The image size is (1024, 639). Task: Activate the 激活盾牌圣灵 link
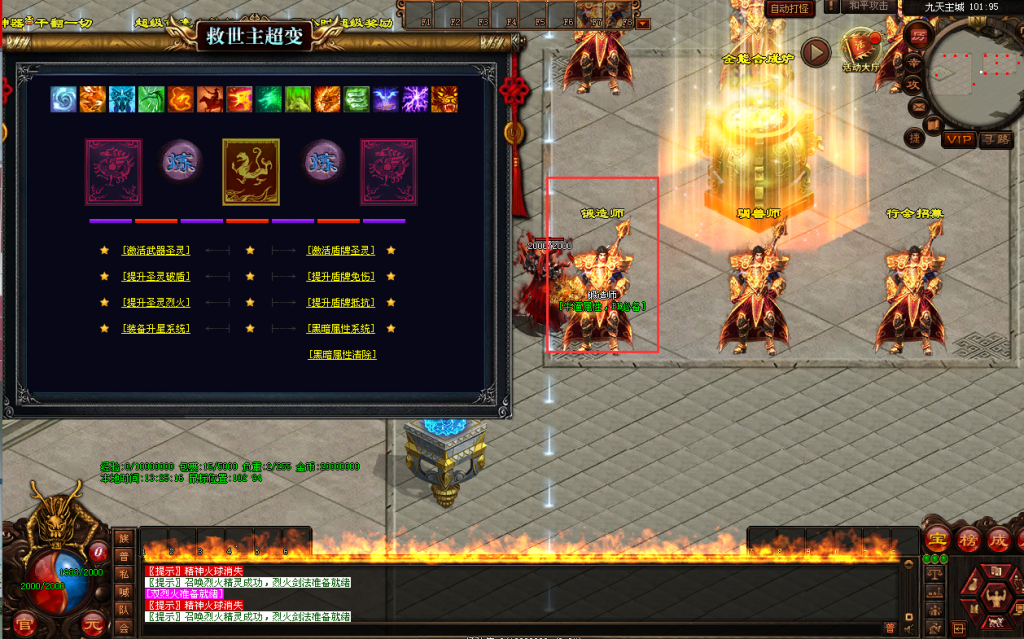click(x=341, y=250)
